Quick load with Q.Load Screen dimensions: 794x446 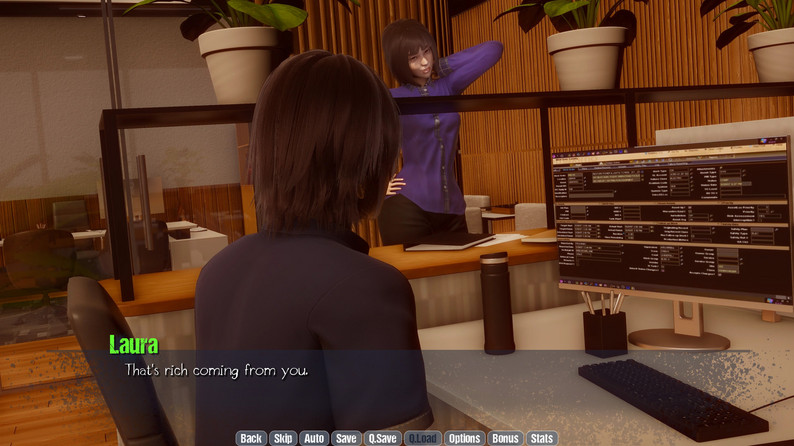(423, 438)
